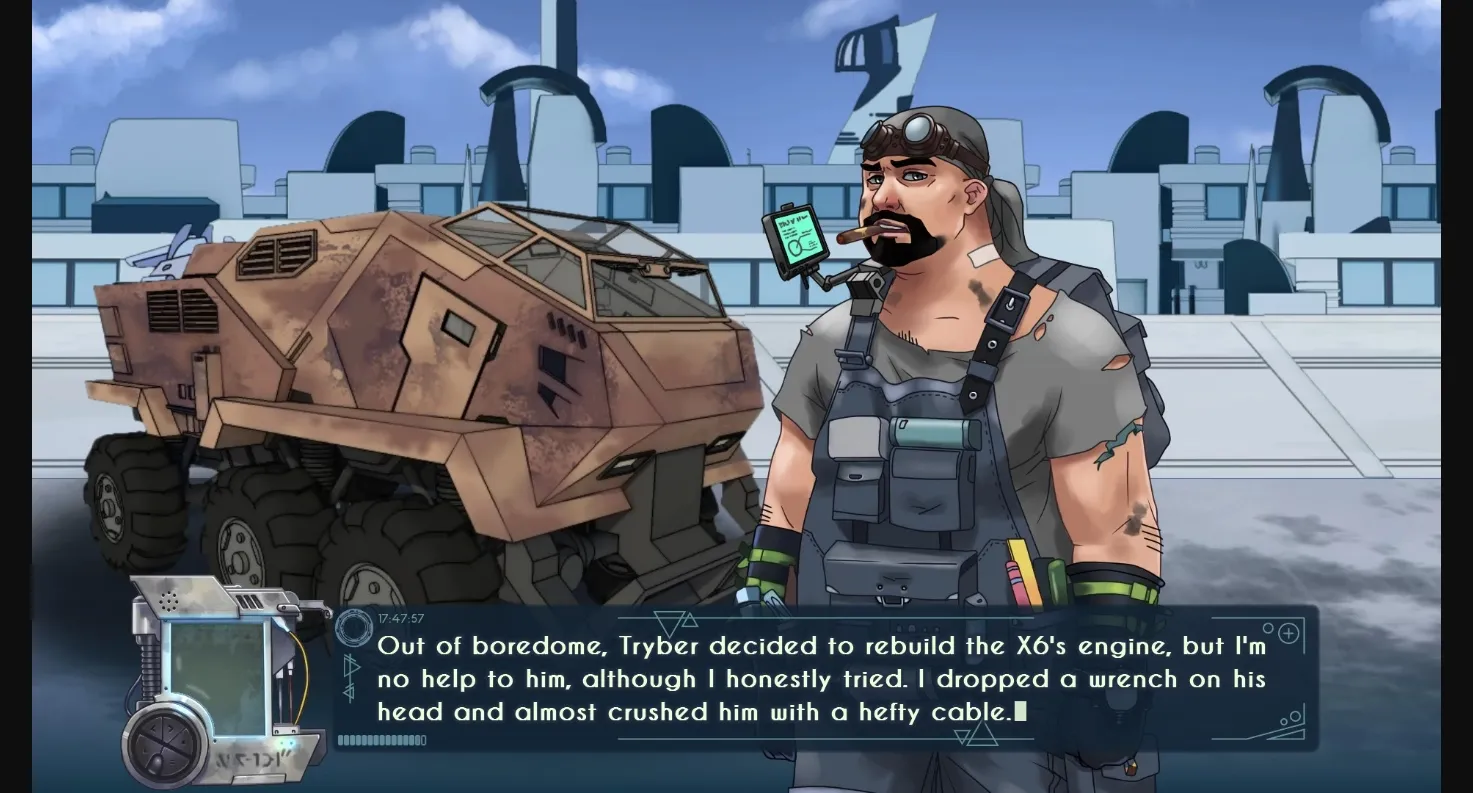Click the small circle icon near the plus symbol
This screenshot has width=1473, height=793.
[x=1269, y=628]
